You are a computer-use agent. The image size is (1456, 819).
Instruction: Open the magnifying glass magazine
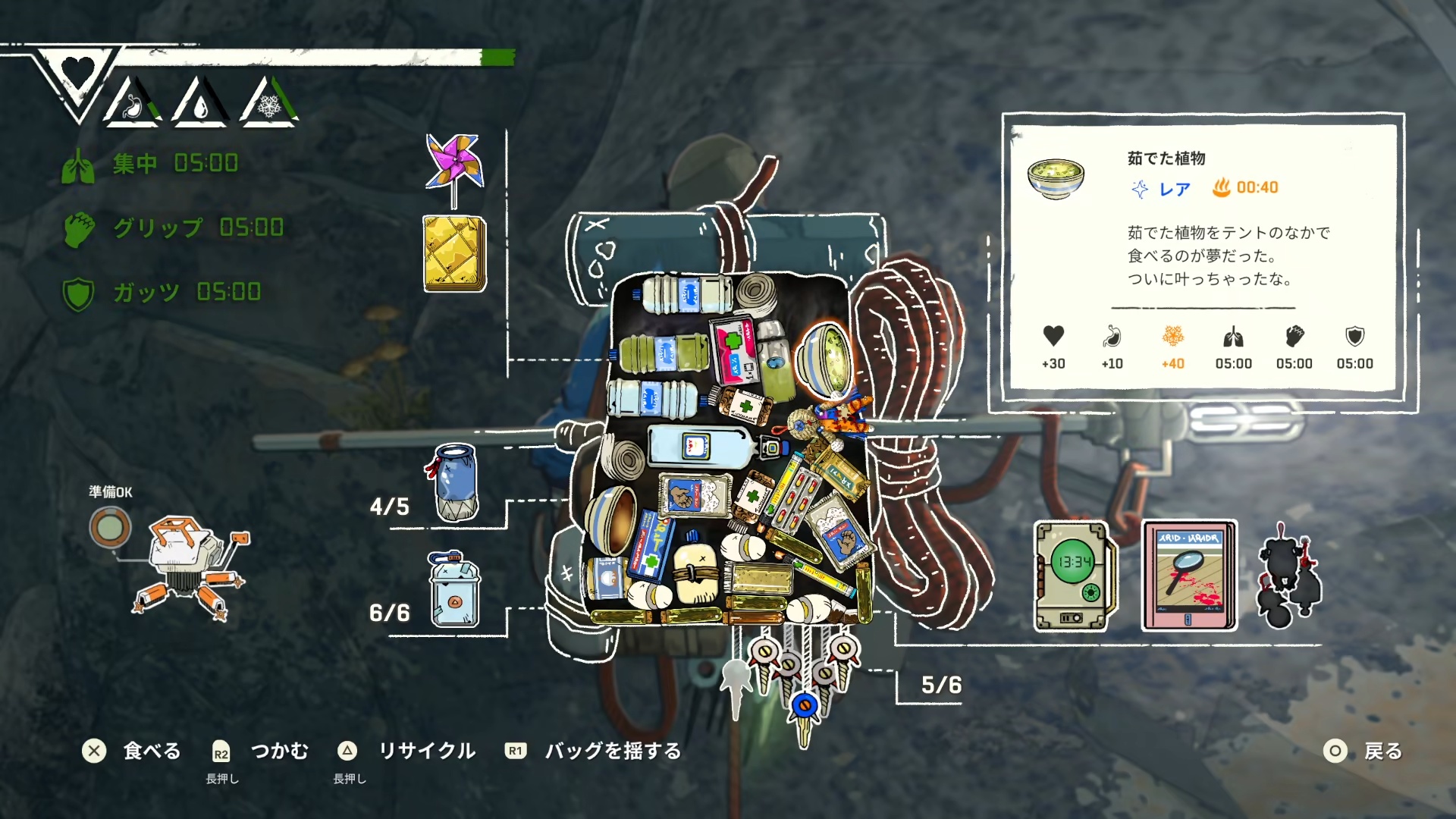coord(1189,576)
